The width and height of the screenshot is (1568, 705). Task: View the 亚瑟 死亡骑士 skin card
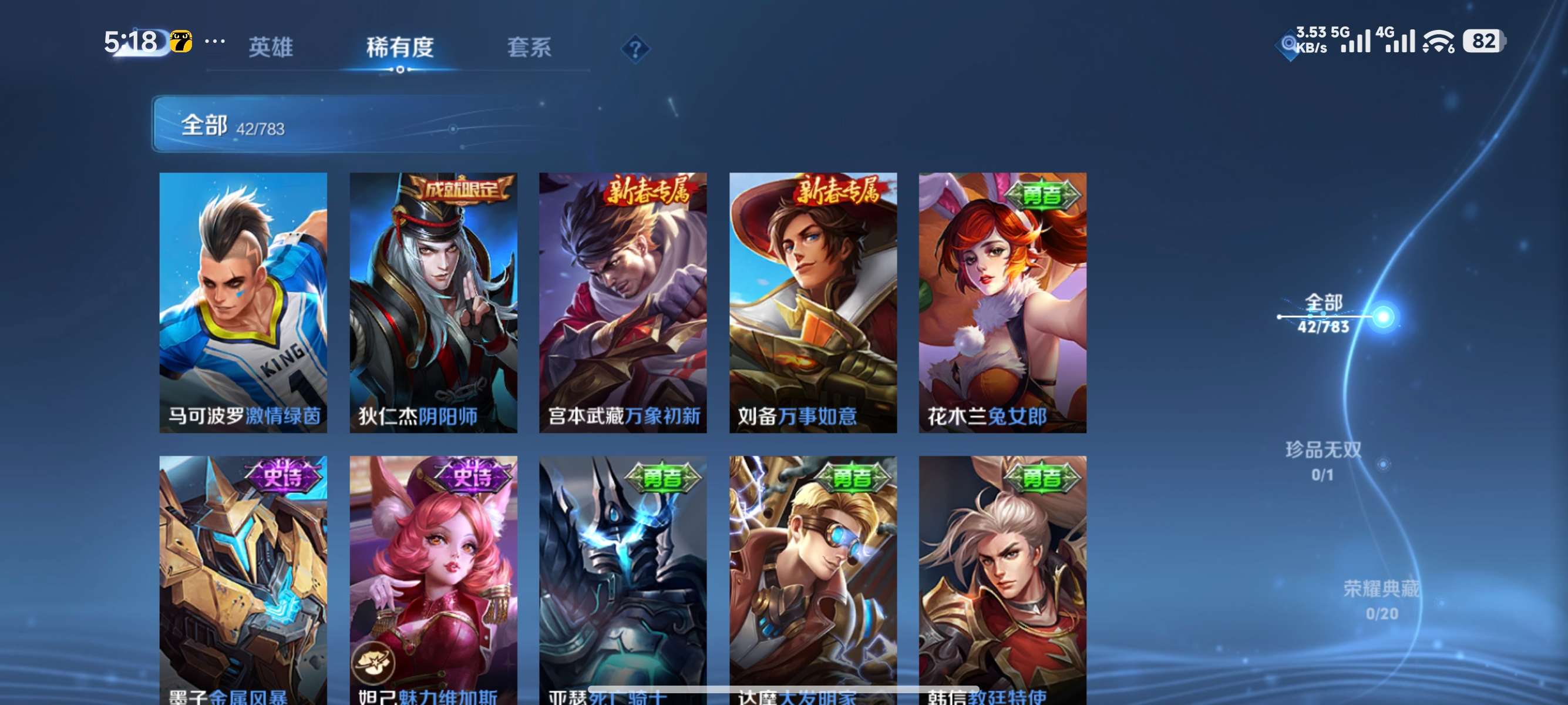[x=623, y=578]
